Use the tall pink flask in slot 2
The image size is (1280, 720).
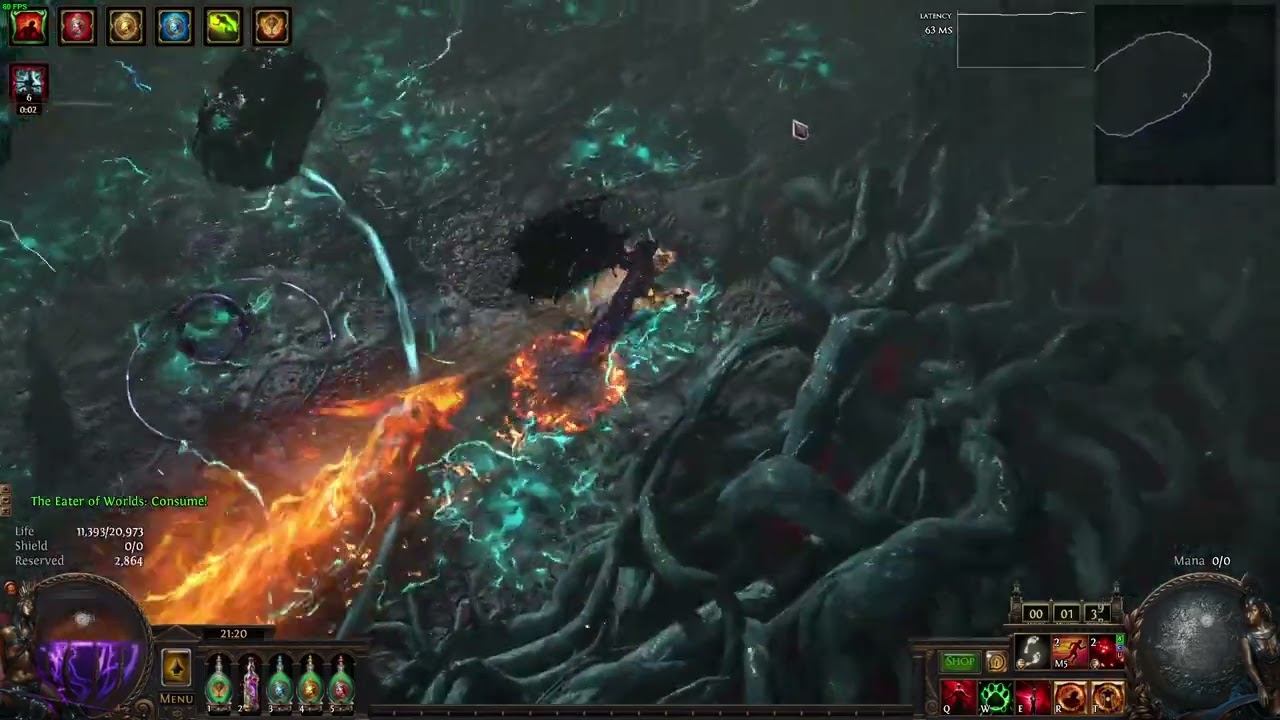pyautogui.click(x=249, y=681)
